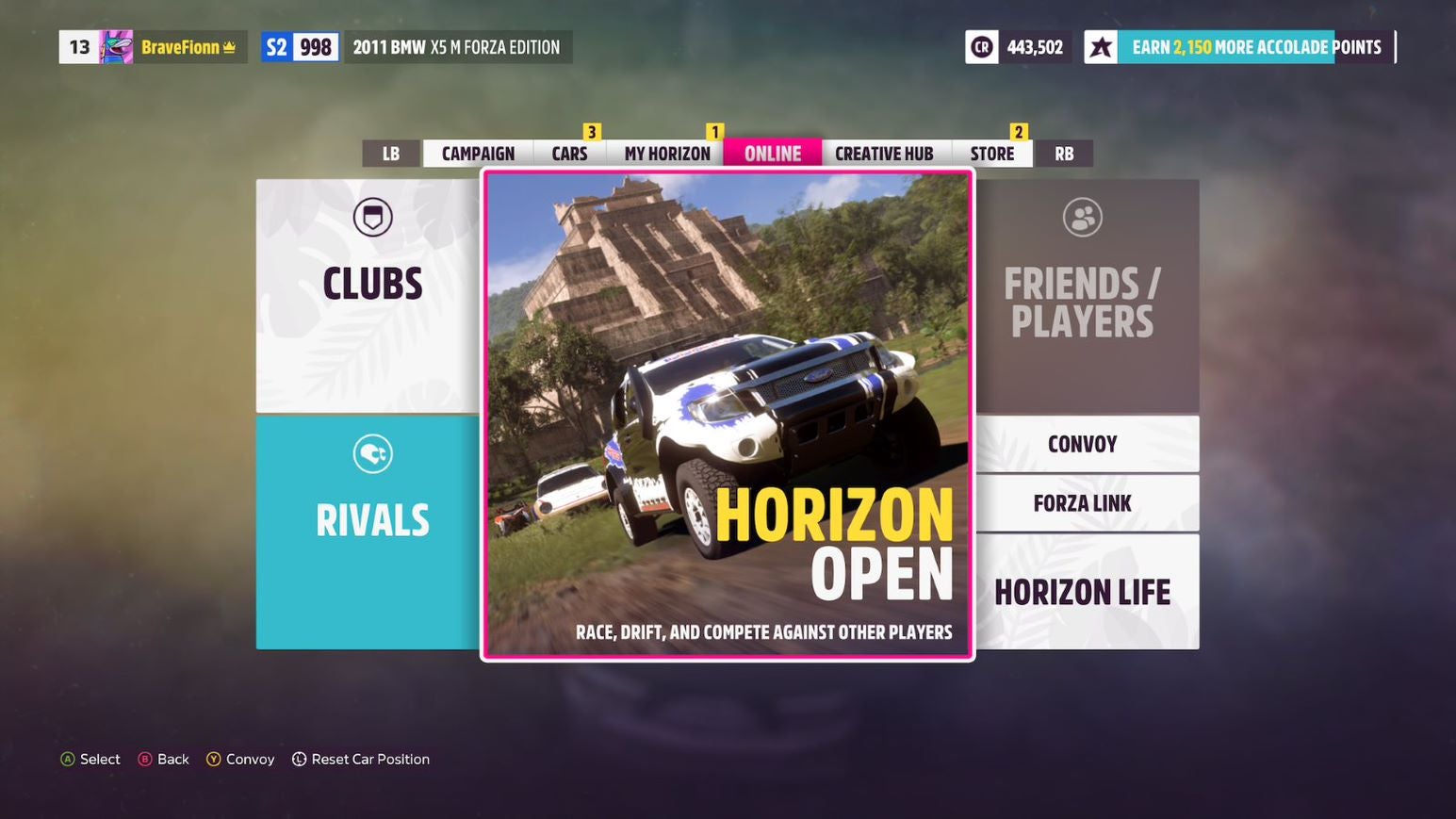
Task: Click the Friends/Players people icon
Action: click(x=1084, y=217)
